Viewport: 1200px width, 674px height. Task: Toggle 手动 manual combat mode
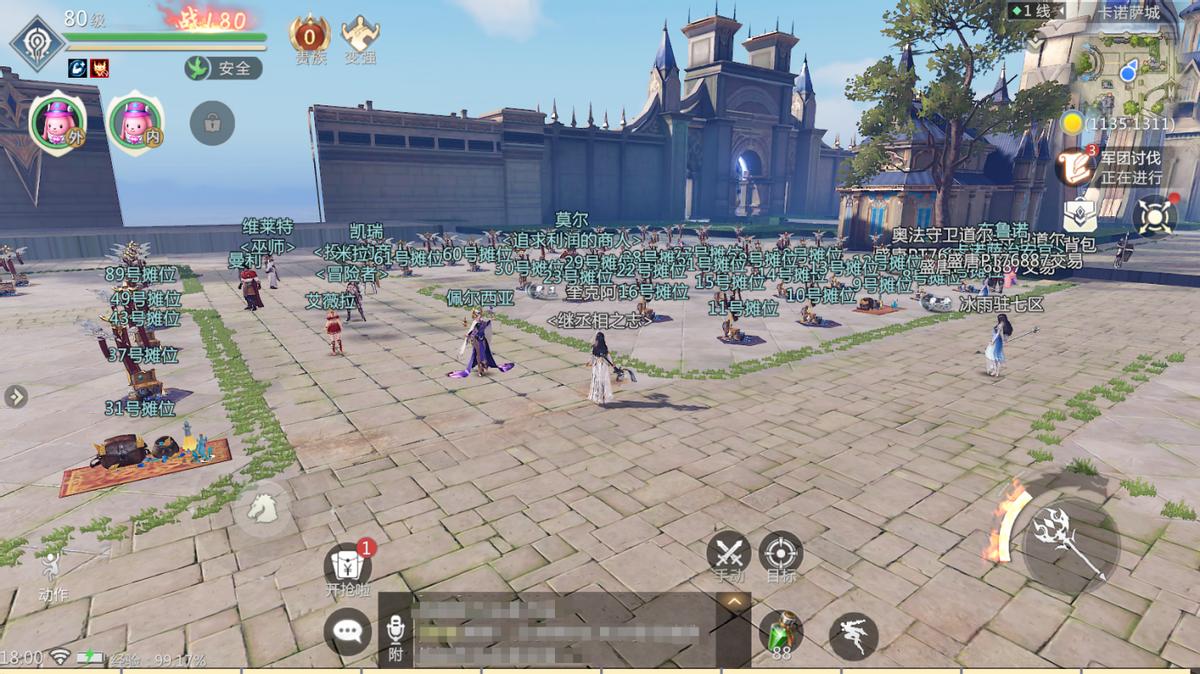click(729, 555)
